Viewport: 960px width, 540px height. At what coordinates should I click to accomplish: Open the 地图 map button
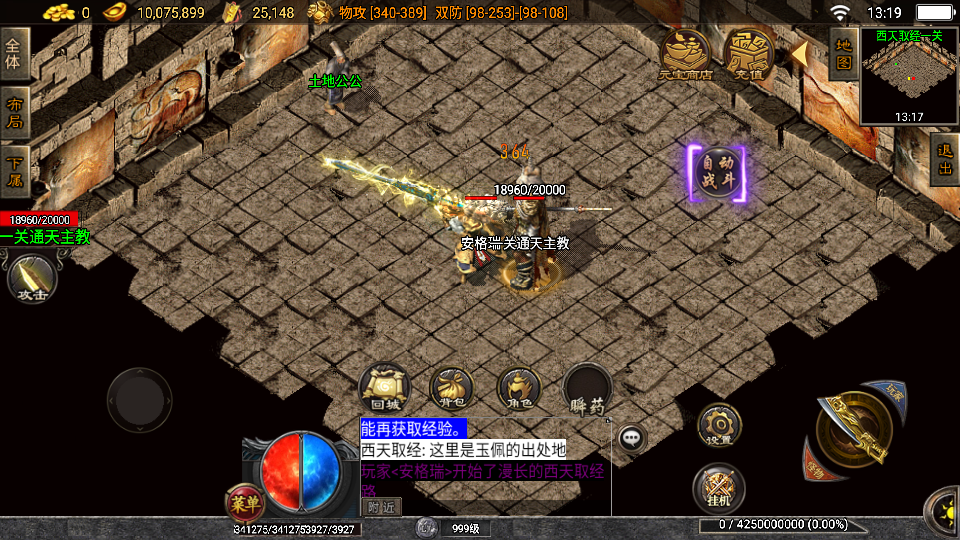click(x=844, y=54)
